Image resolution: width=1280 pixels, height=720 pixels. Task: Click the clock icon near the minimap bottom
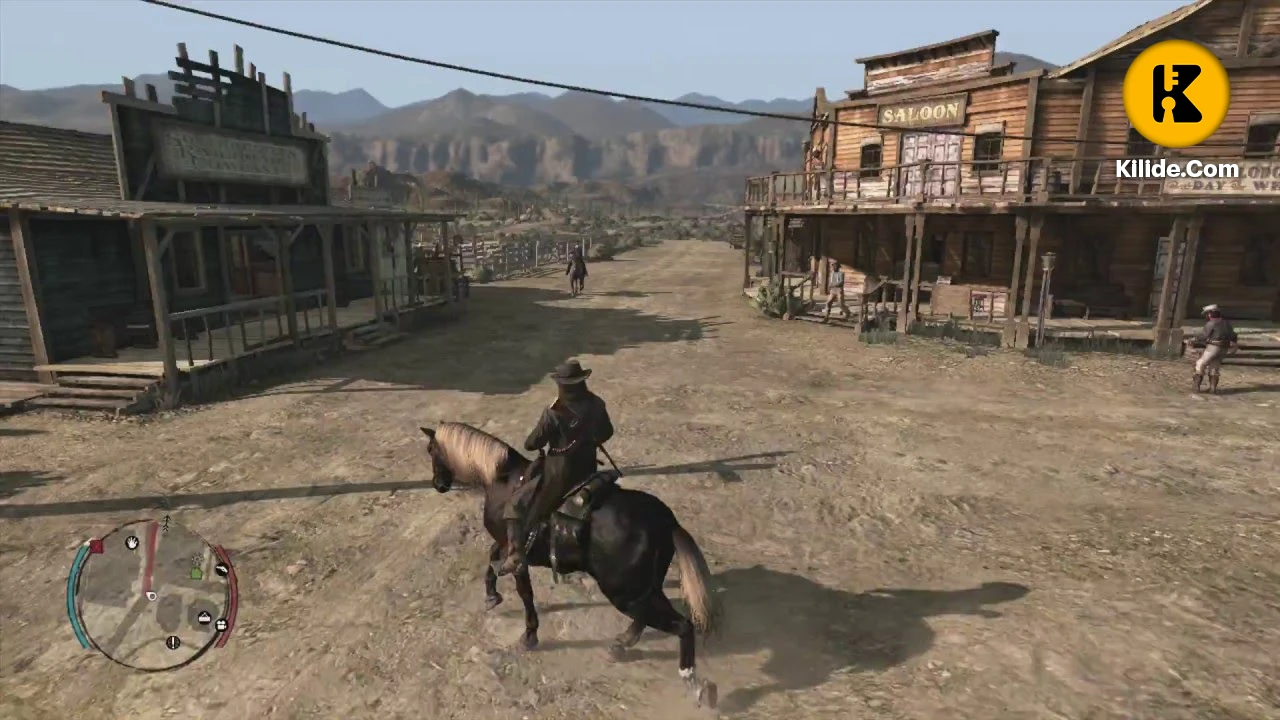click(x=173, y=643)
